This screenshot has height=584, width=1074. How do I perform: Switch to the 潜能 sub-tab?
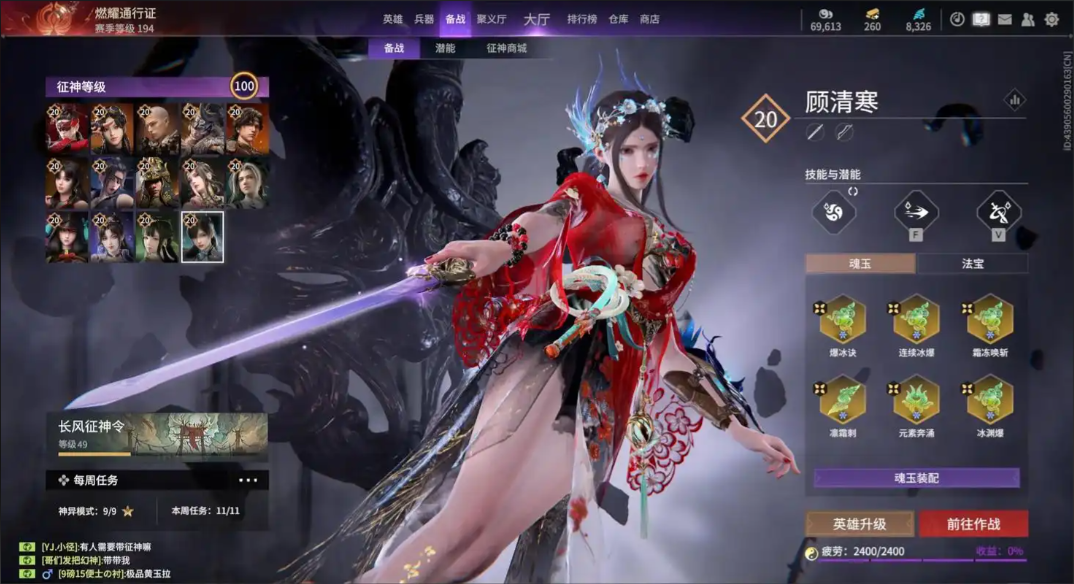(x=445, y=48)
